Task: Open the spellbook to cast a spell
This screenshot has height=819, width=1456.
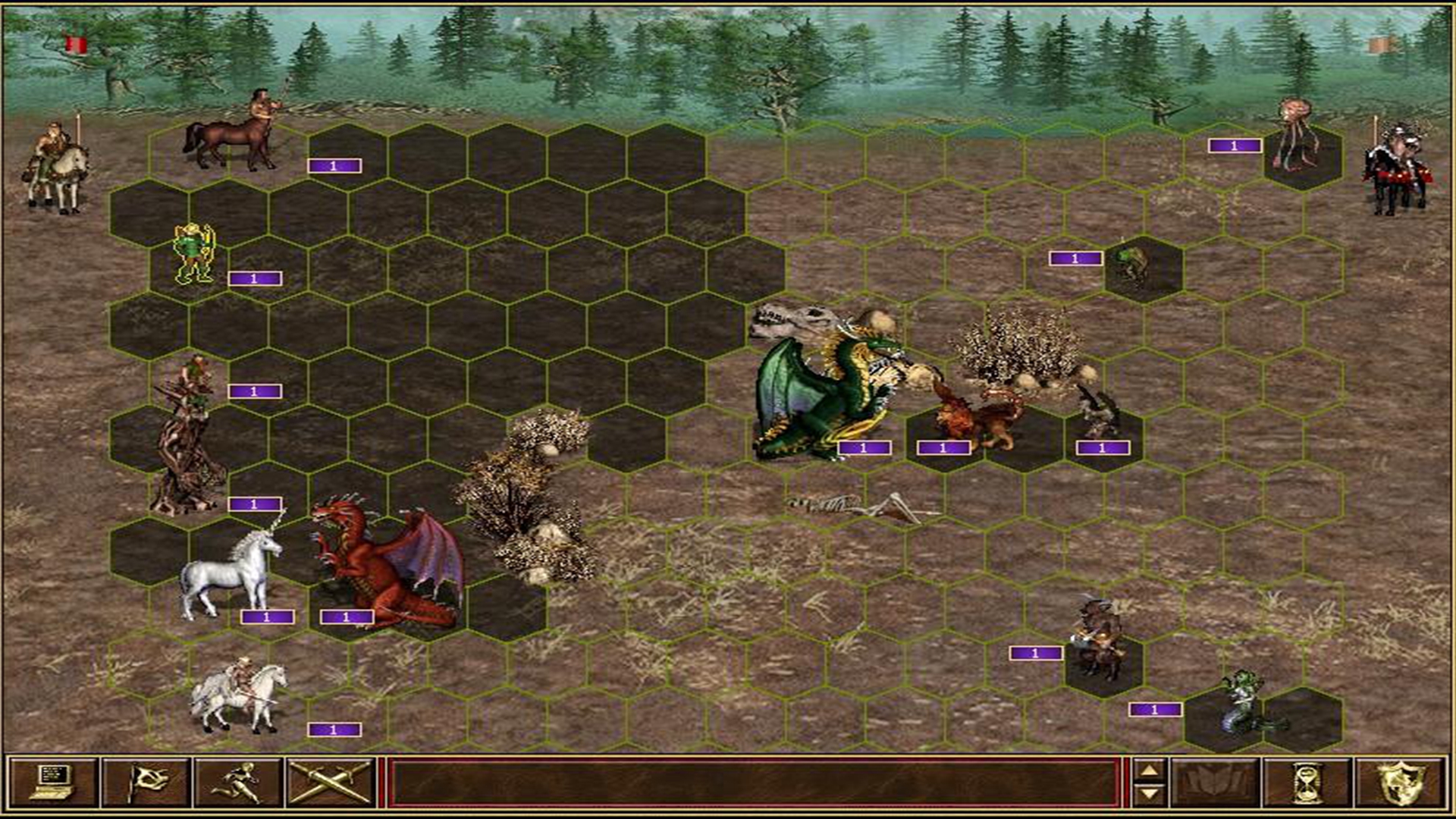Action: (x=1215, y=781)
